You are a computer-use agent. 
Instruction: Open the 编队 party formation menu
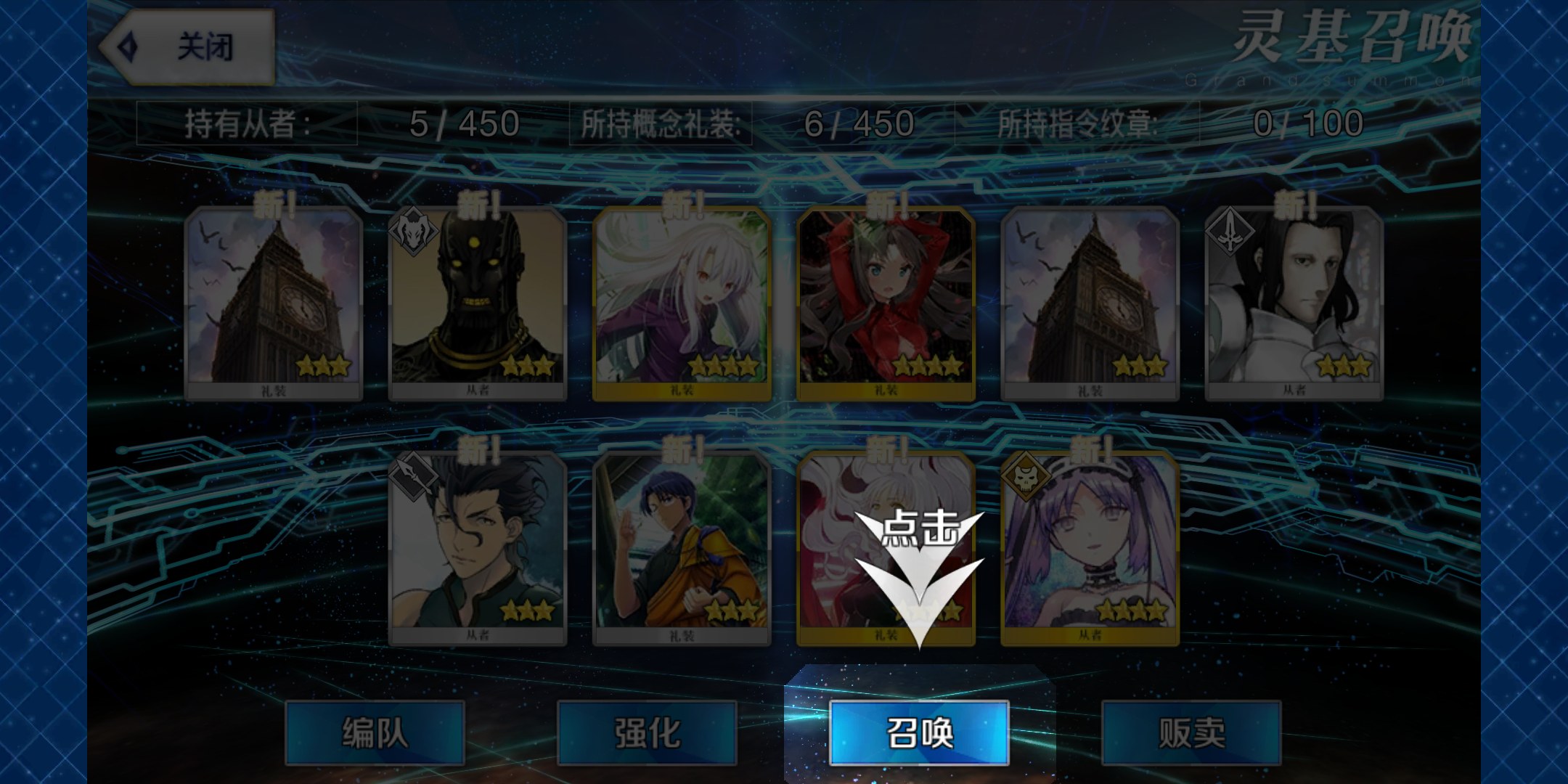pyautogui.click(x=375, y=732)
